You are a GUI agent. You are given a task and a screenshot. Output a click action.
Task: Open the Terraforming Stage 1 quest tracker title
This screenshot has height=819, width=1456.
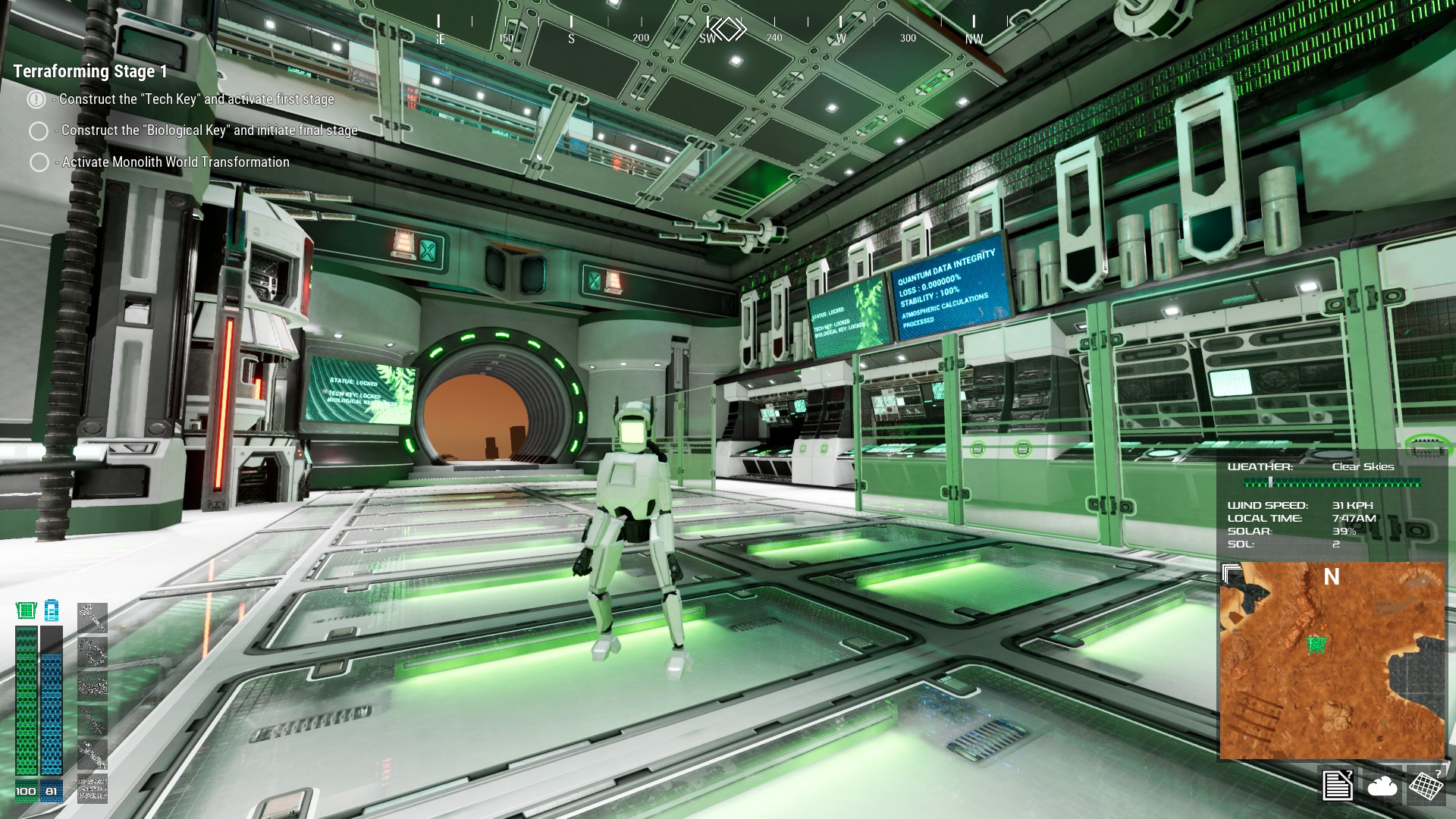90,71
